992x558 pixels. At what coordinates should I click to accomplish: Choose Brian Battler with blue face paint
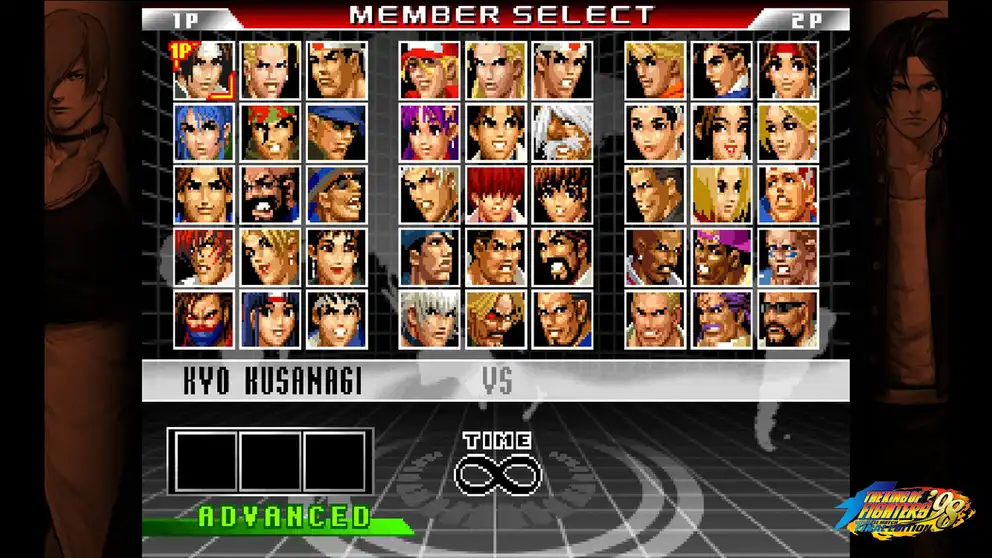pos(788,257)
